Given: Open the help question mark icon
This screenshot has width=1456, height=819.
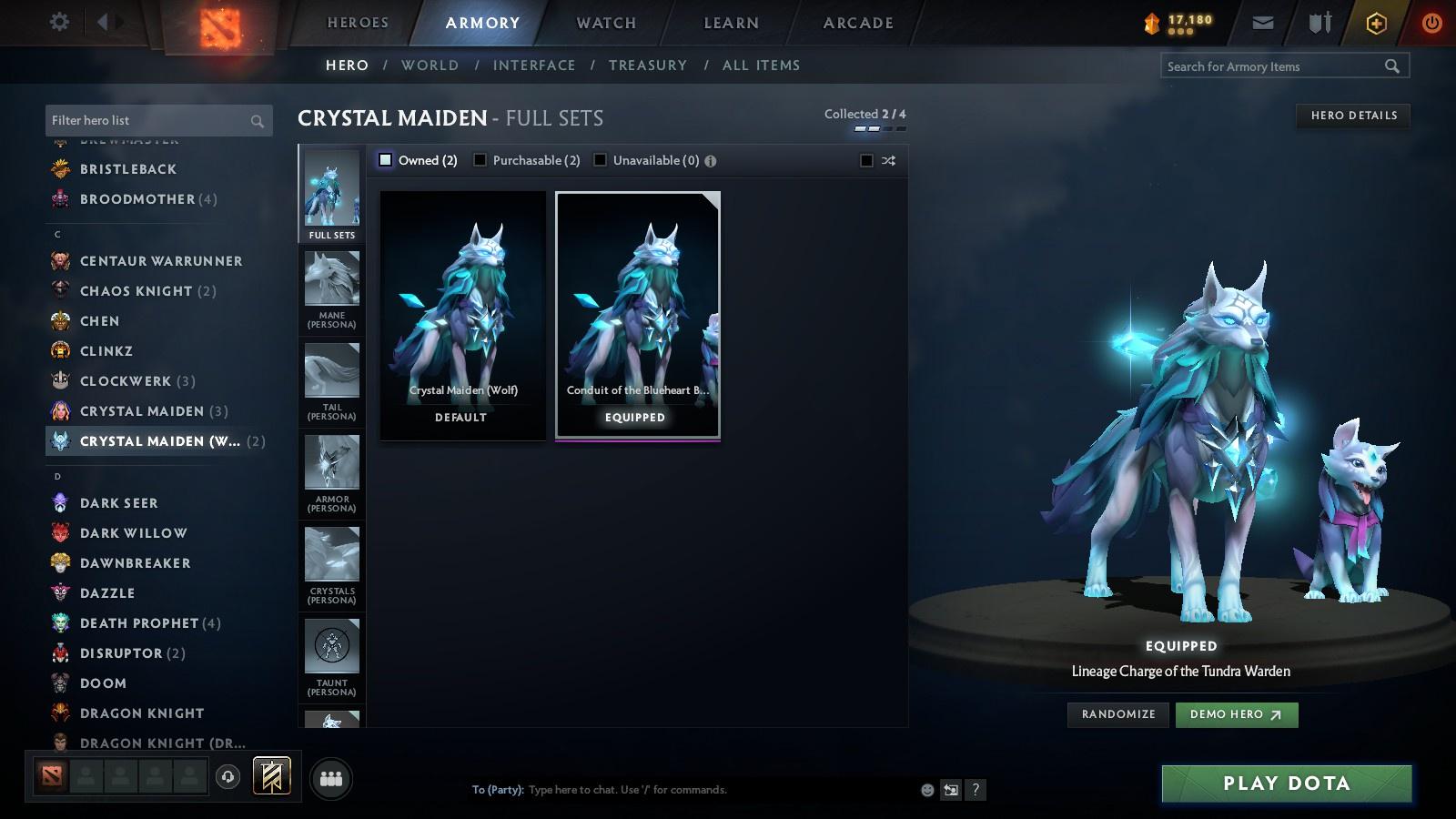Looking at the screenshot, I should tap(976, 790).
